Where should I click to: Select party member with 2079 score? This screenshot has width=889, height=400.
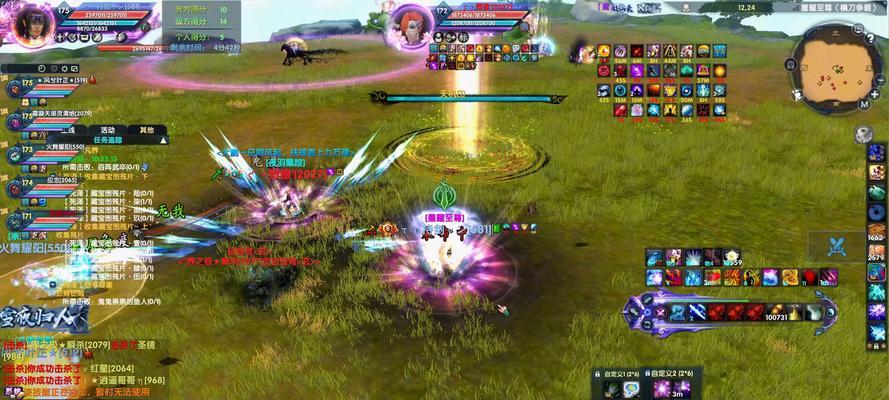(60, 116)
